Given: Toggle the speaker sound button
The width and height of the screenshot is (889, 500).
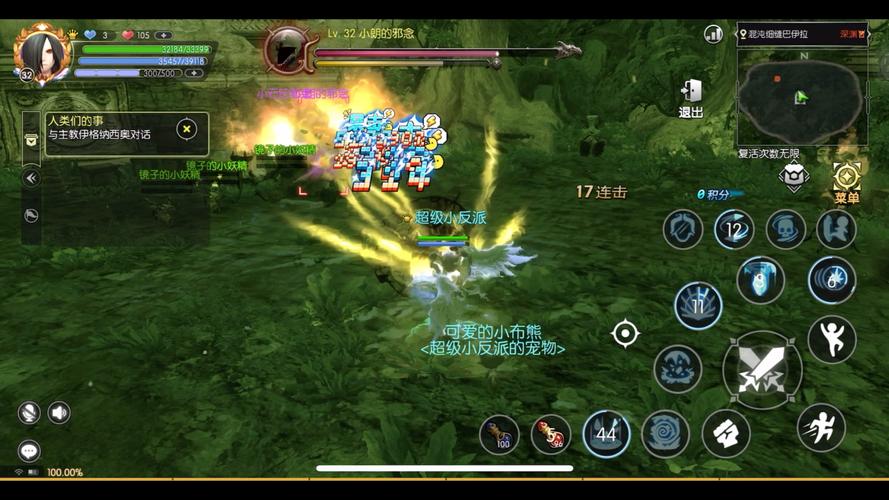Looking at the screenshot, I should click(x=59, y=412).
